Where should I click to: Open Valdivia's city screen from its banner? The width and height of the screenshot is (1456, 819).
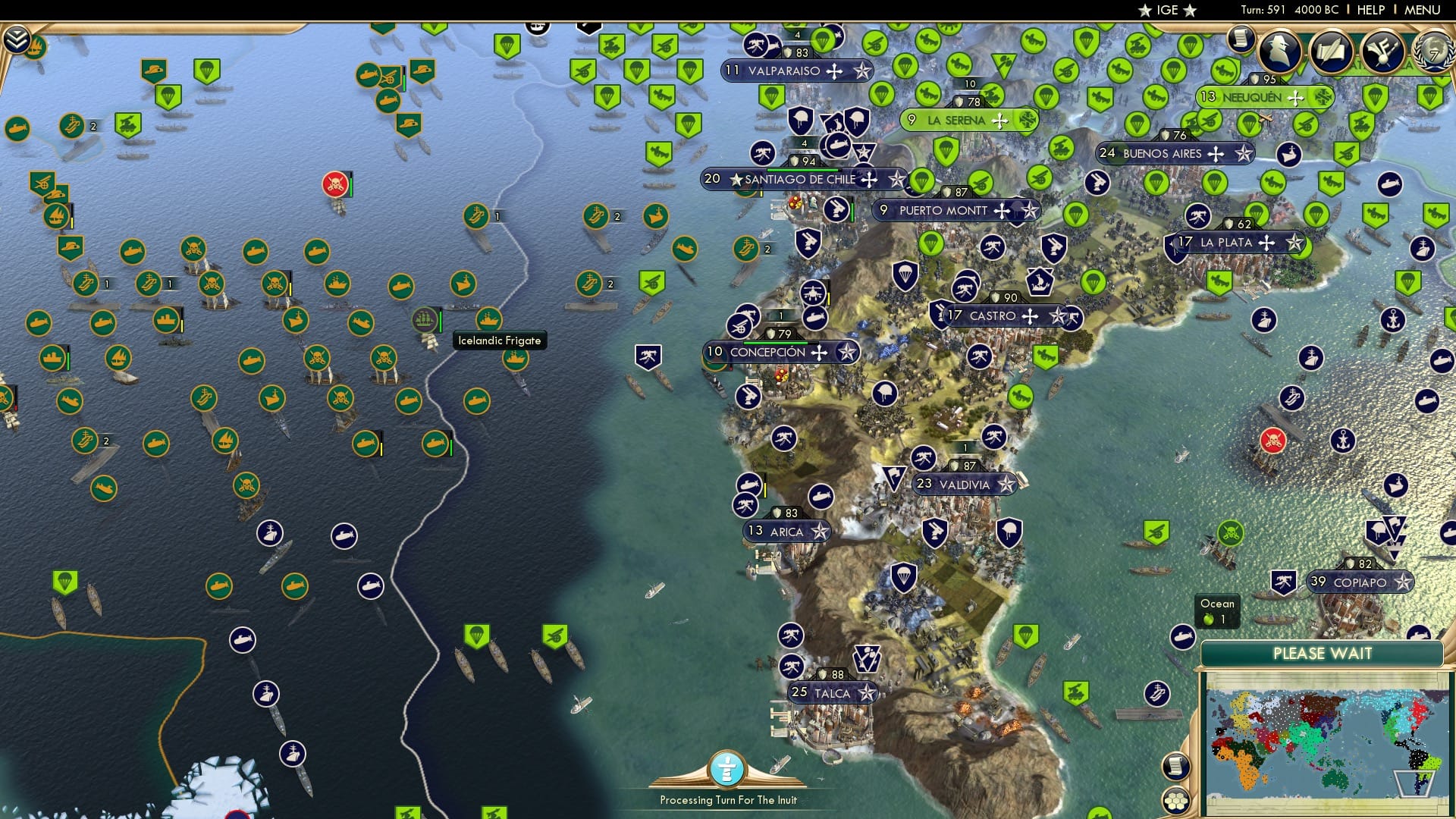pyautogui.click(x=963, y=484)
